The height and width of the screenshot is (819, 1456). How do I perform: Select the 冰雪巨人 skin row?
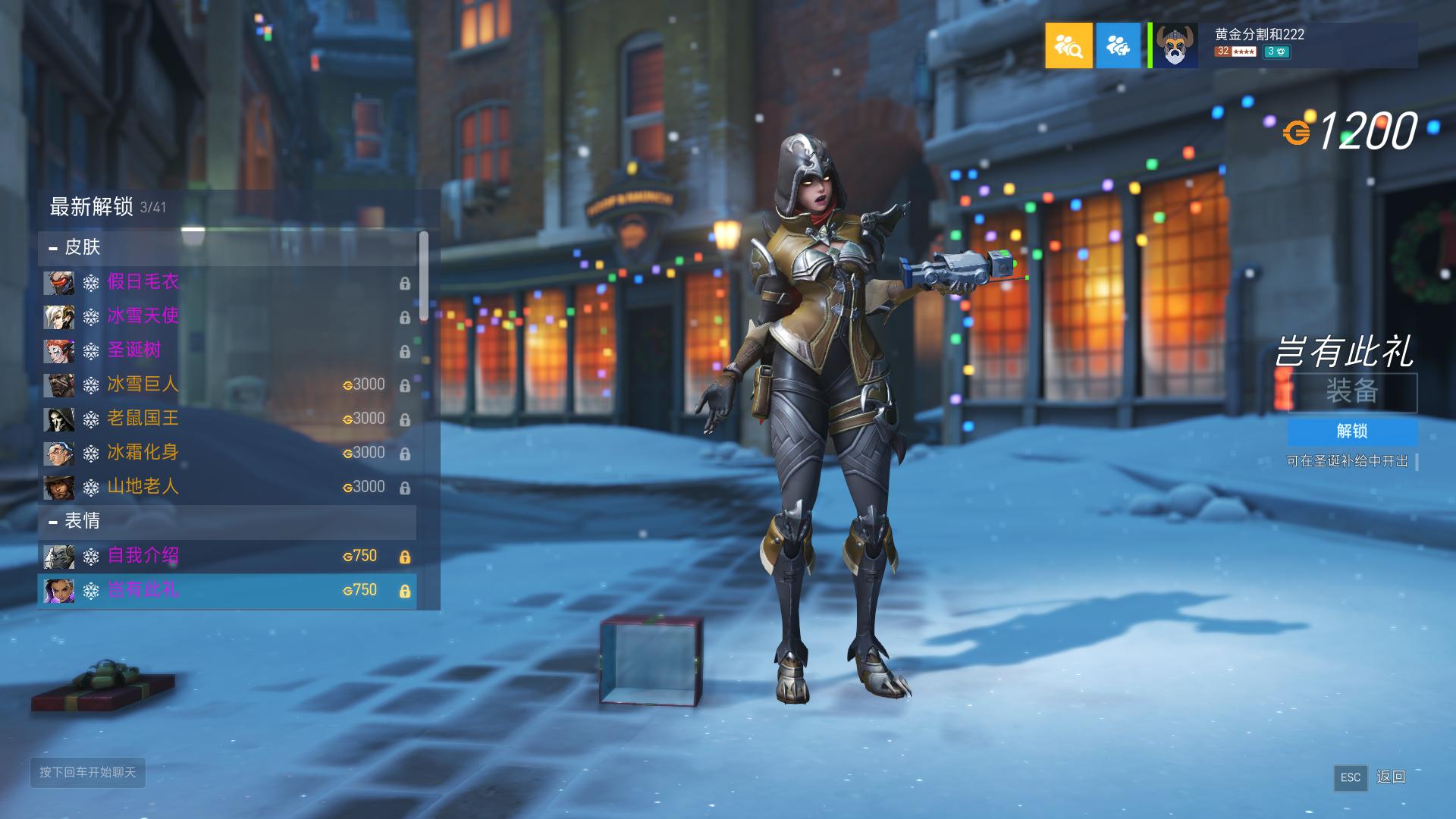227,384
